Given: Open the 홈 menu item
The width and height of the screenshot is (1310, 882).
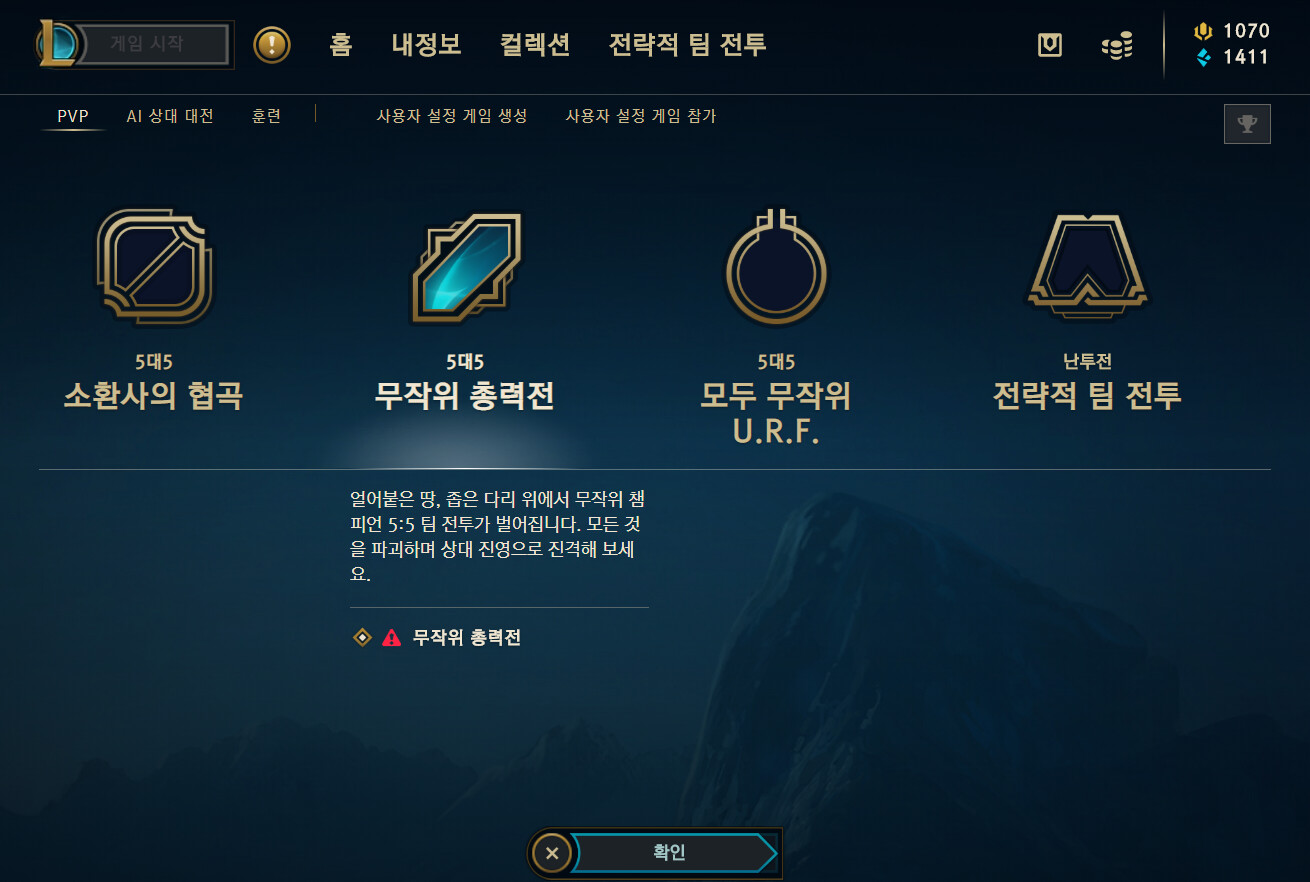Looking at the screenshot, I should (340, 44).
